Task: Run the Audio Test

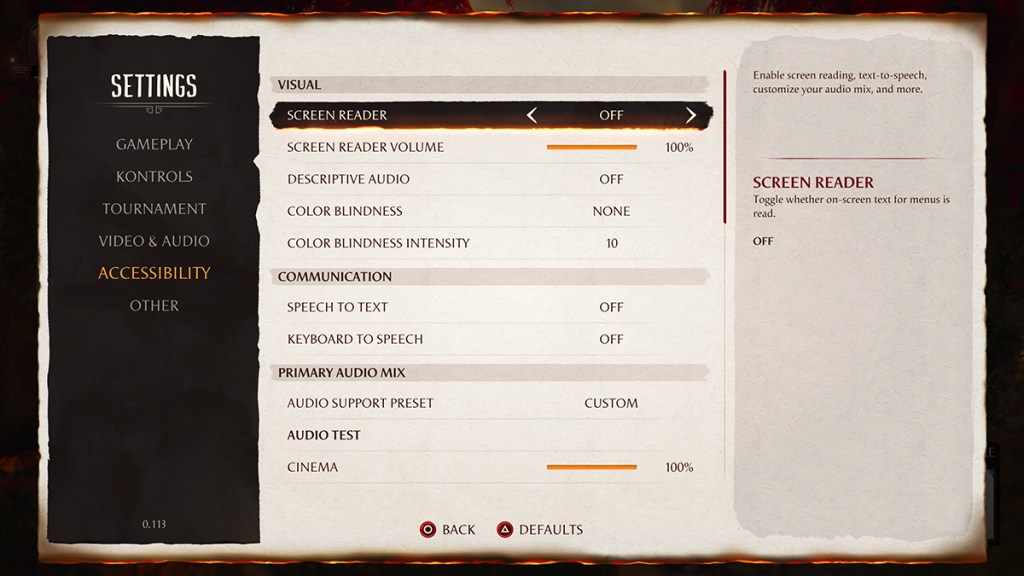Action: (x=324, y=435)
